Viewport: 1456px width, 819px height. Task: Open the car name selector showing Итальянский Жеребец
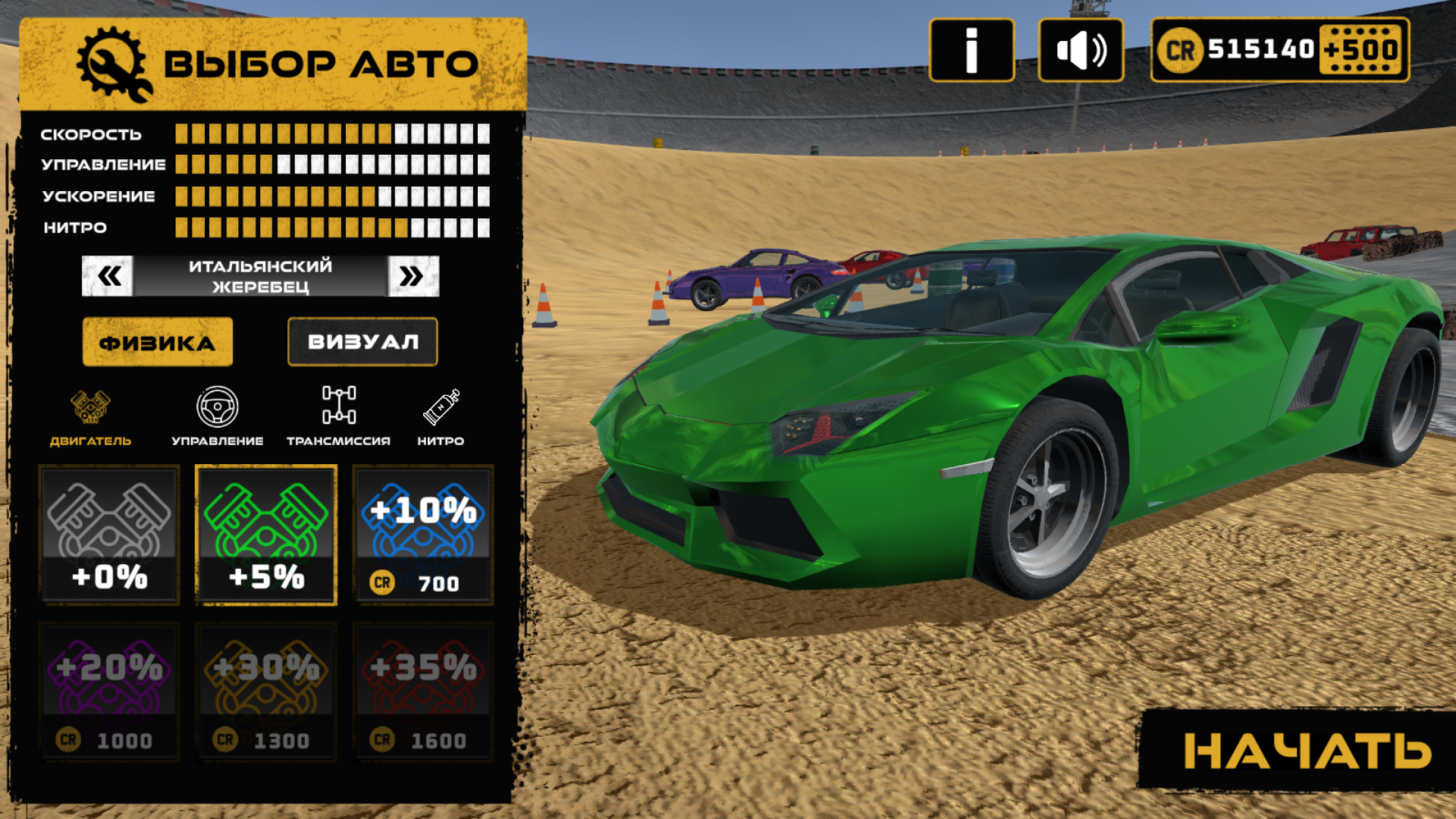[259, 275]
